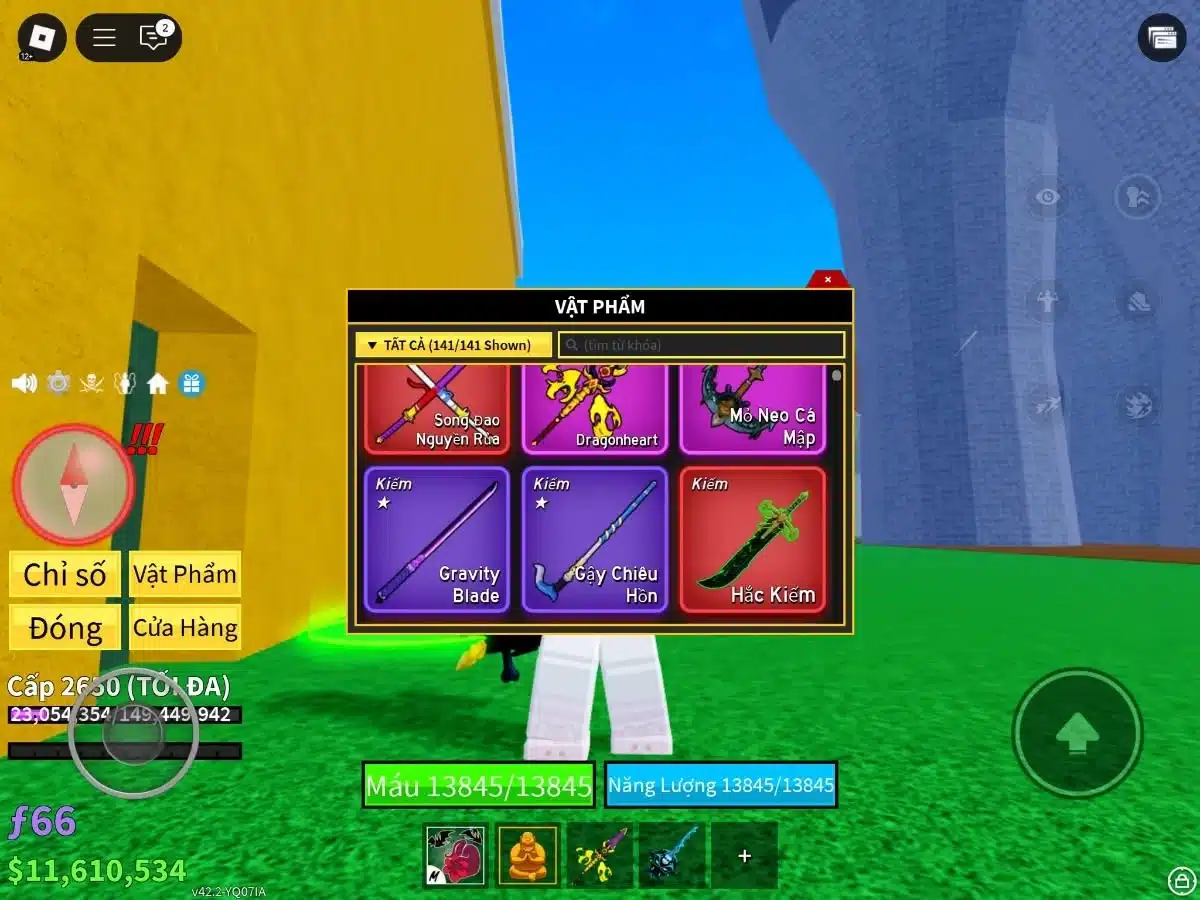The image size is (1200, 900).
Task: Close the Vật Phẩm inventory window
Action: point(827,280)
